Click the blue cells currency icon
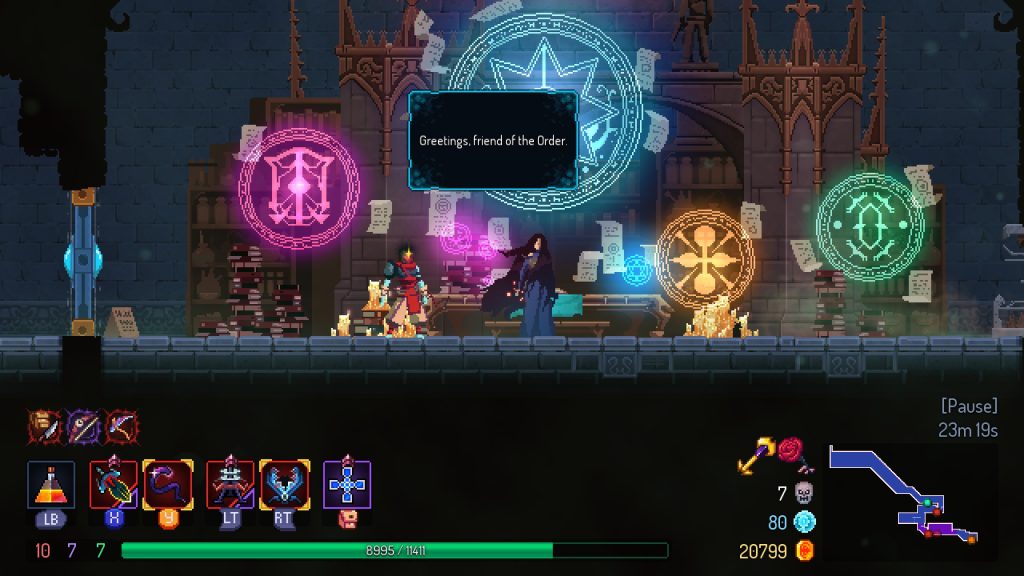This screenshot has width=1024, height=576. tap(804, 521)
